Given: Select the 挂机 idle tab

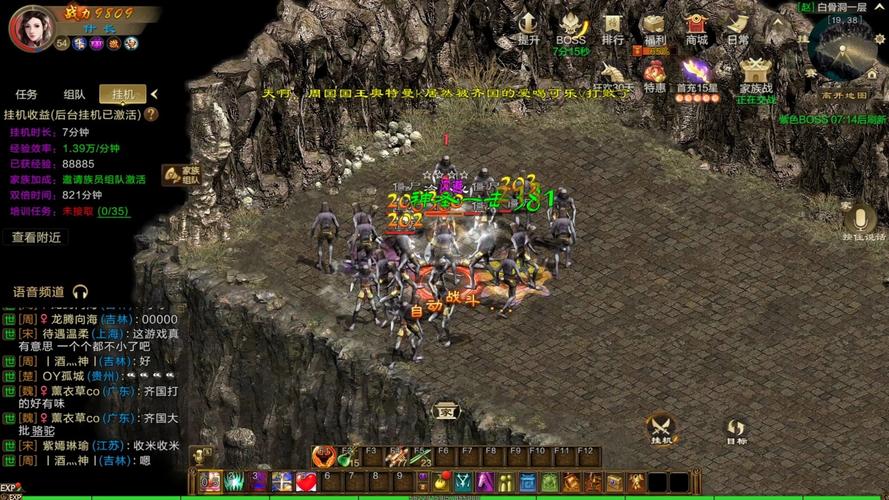Looking at the screenshot, I should point(123,94).
